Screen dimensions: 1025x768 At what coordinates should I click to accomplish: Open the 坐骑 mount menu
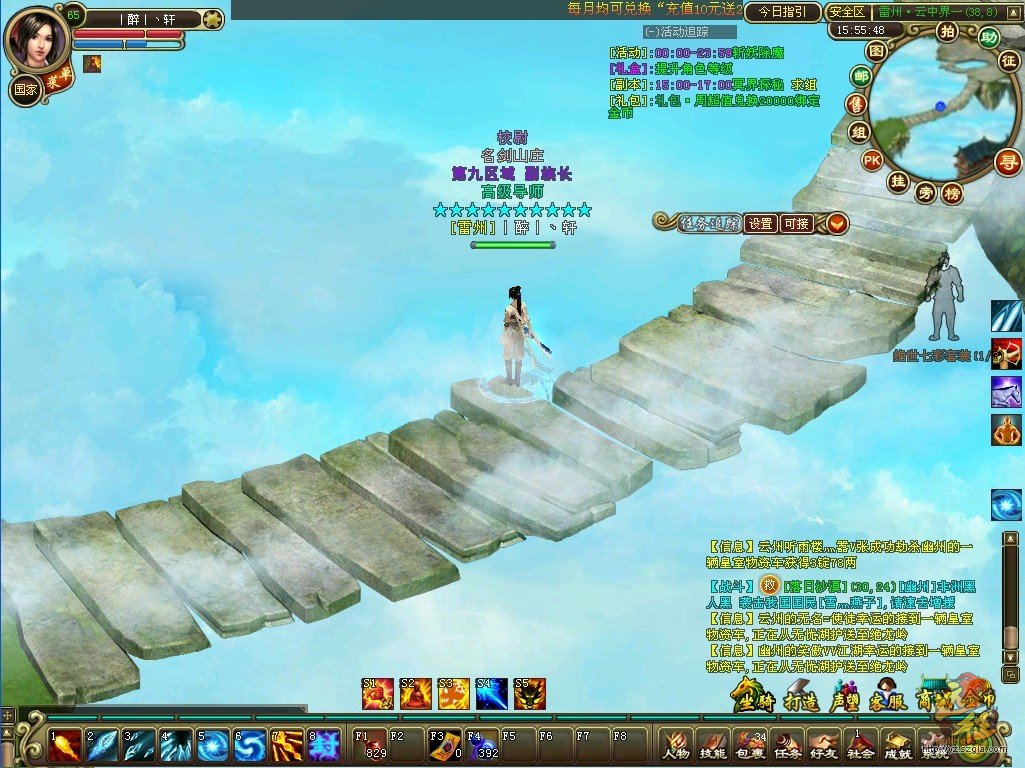(x=752, y=696)
